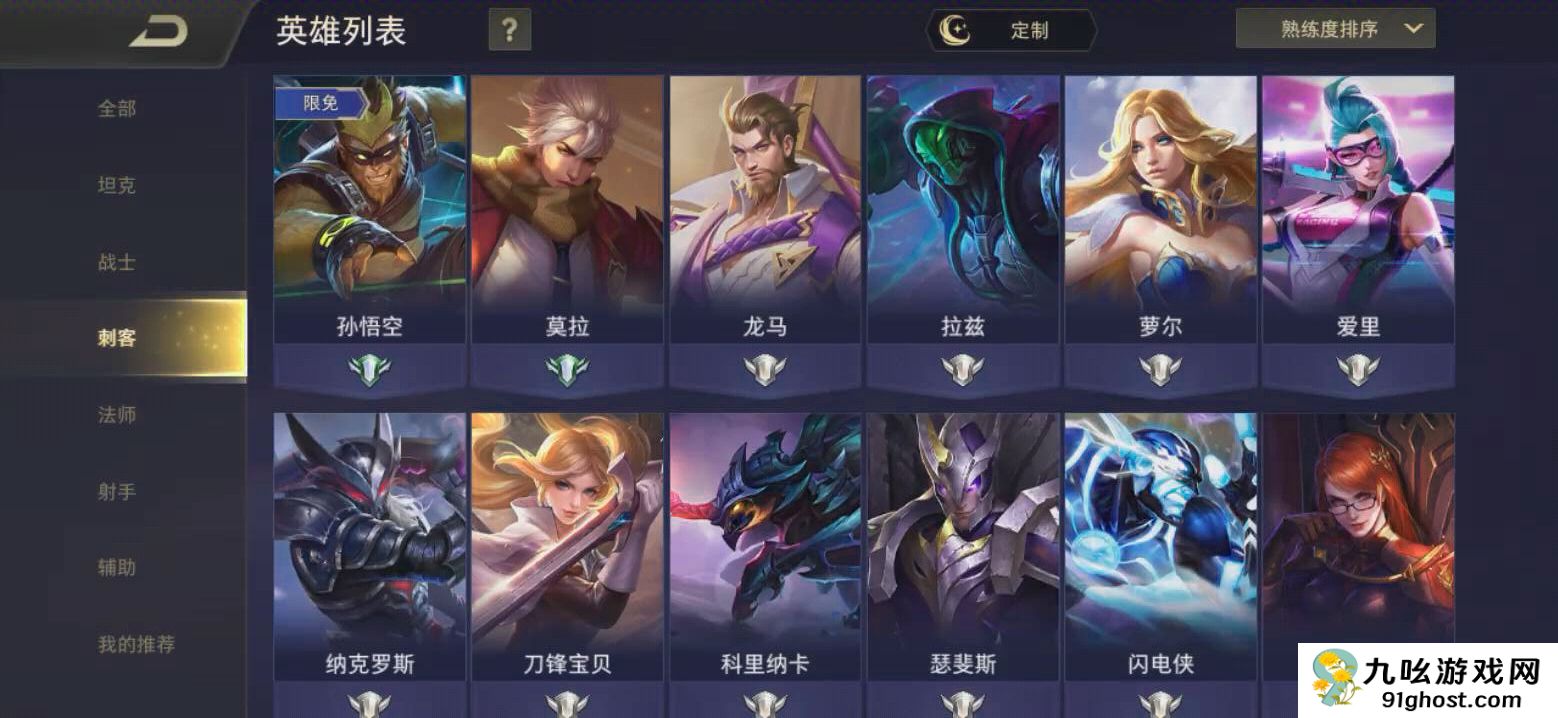Viewport: 1558px width, 718px height.
Task: Switch to the 全部 hero category
Action: (117, 109)
